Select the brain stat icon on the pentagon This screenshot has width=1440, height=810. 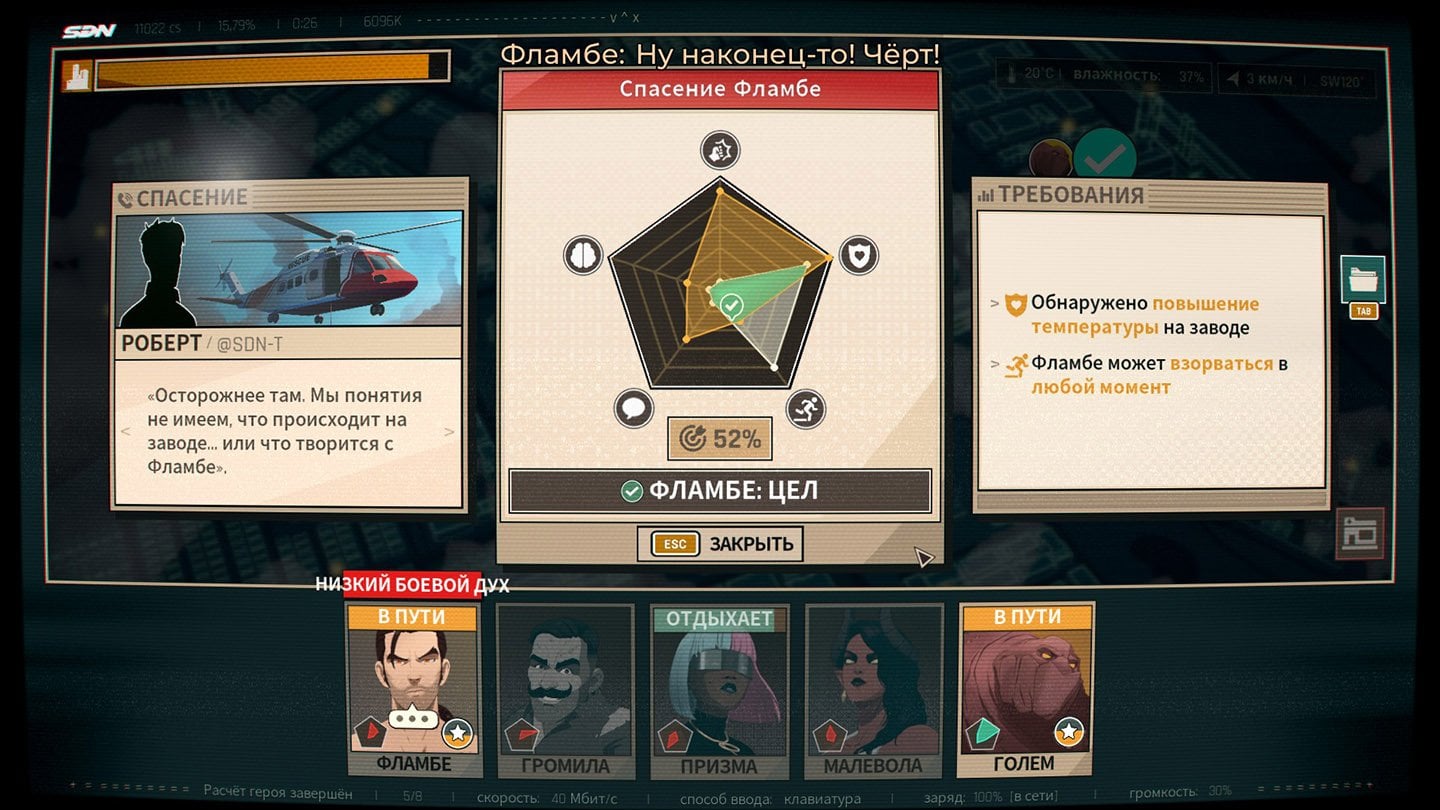coord(582,255)
